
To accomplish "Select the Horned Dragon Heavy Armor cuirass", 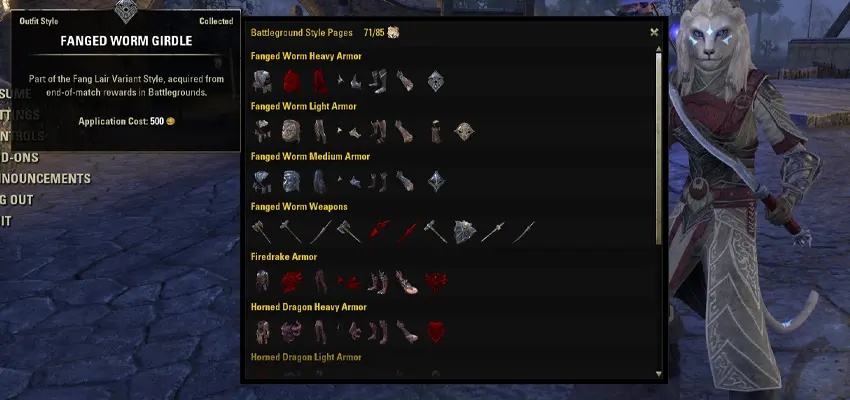I will 262,331.
